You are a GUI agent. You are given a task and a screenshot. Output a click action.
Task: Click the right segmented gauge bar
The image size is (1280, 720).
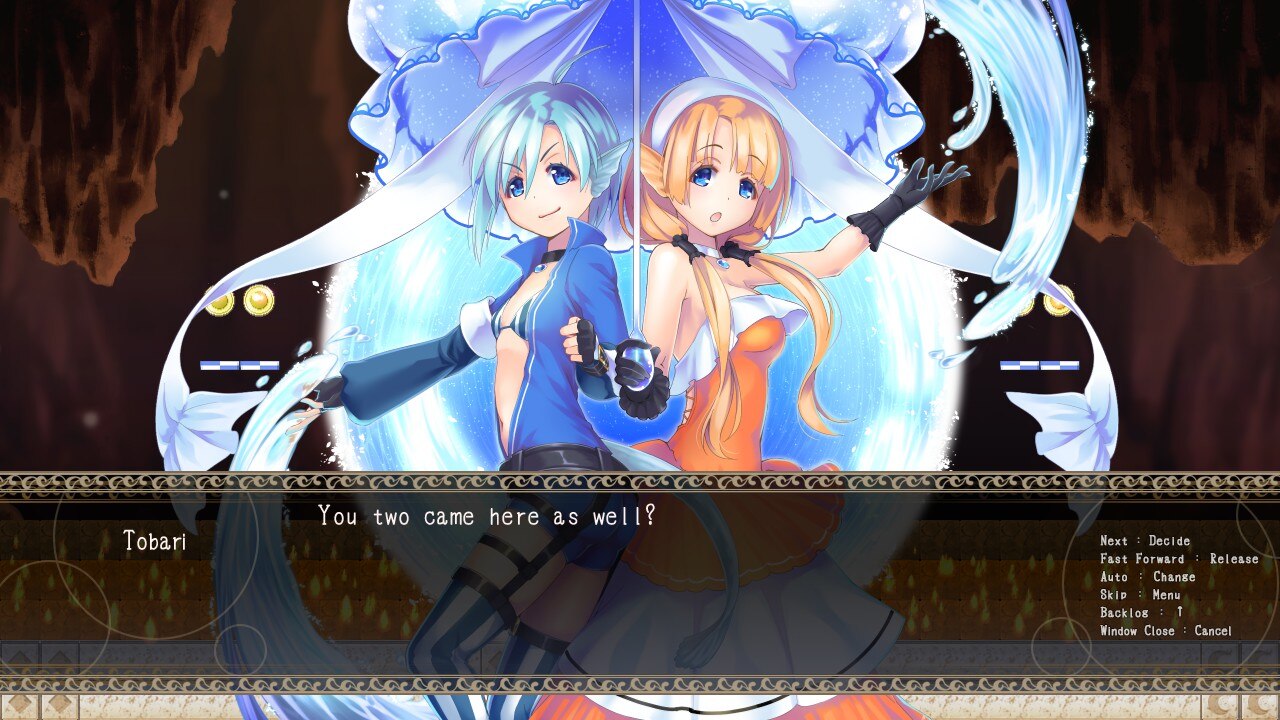1038,364
